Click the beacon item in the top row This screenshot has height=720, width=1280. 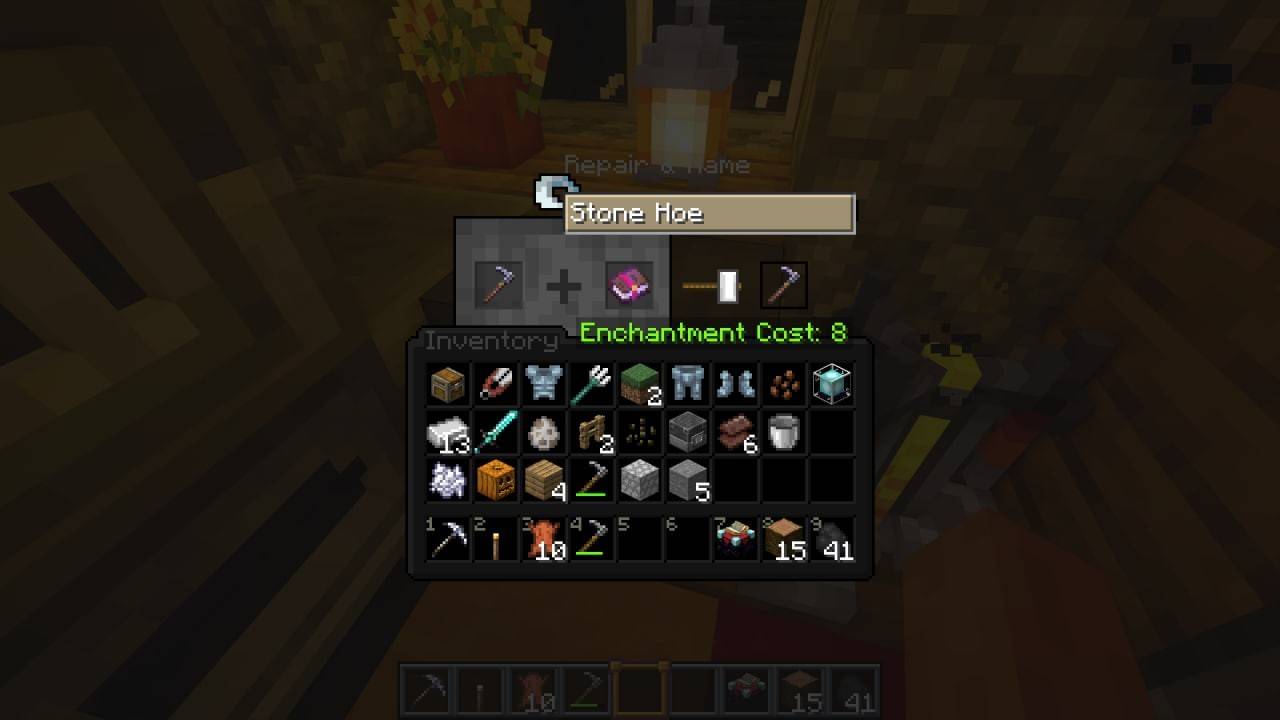point(831,383)
